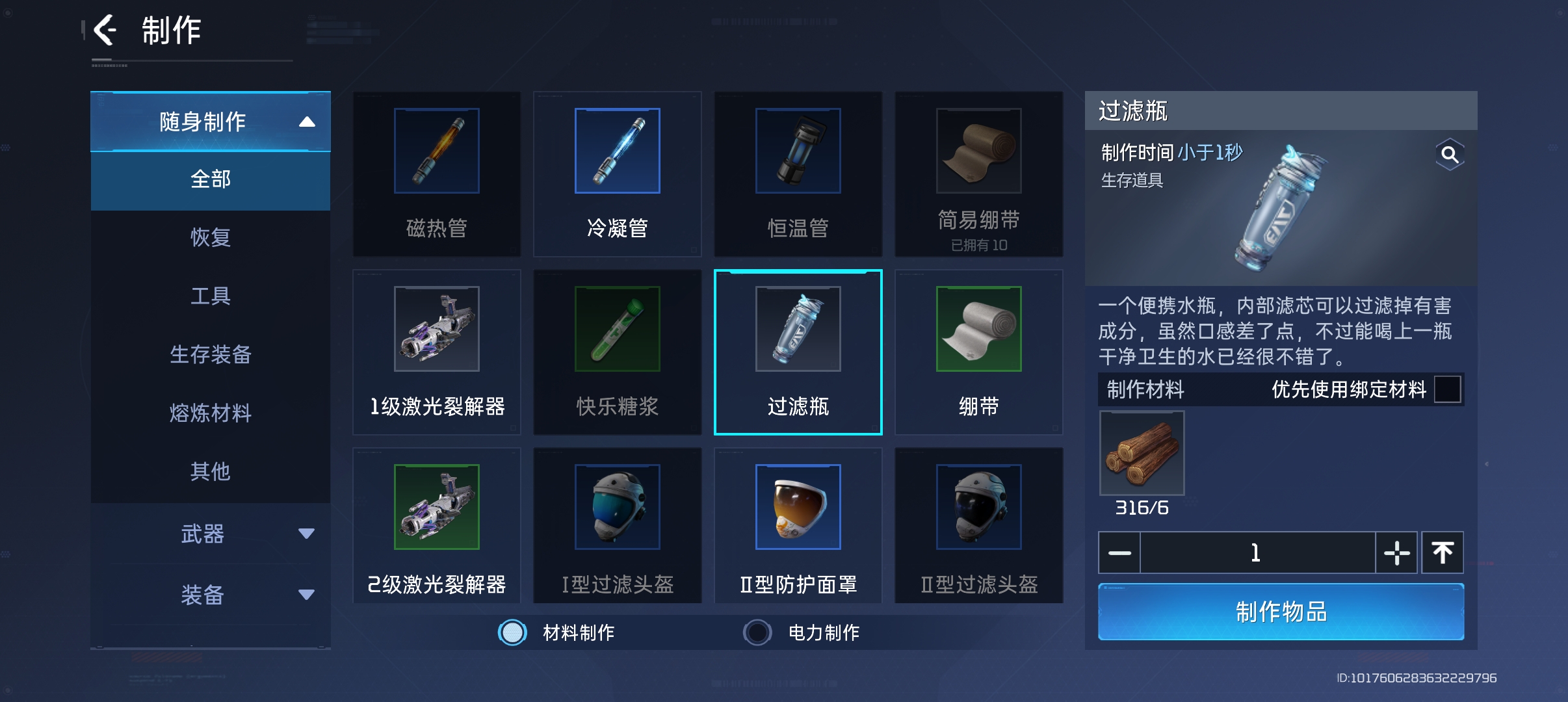Pick the 快乐糖浆 recipe
The height and width of the screenshot is (702, 1568).
617,352
